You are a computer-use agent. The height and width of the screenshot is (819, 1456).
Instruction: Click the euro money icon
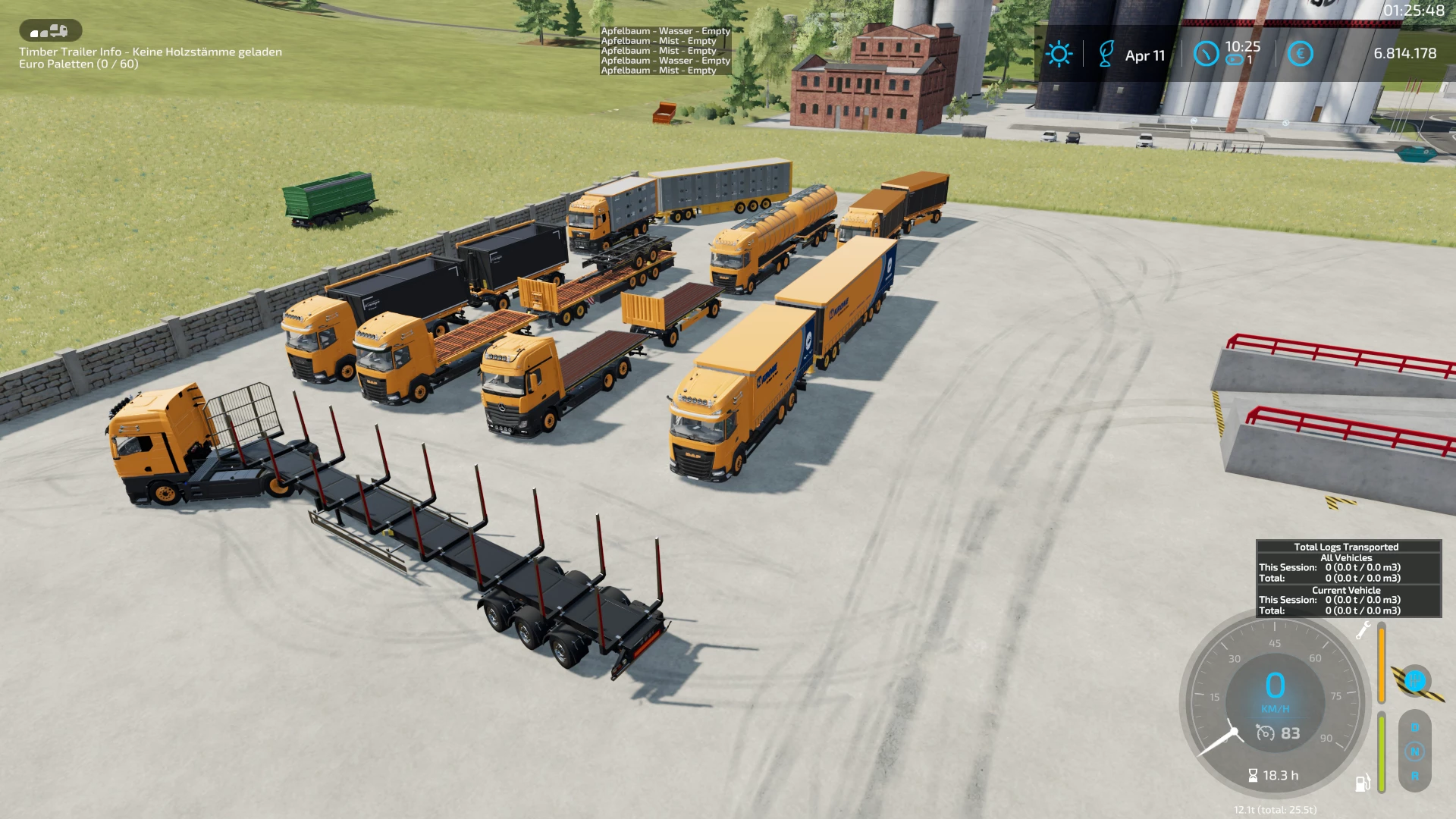[x=1300, y=54]
